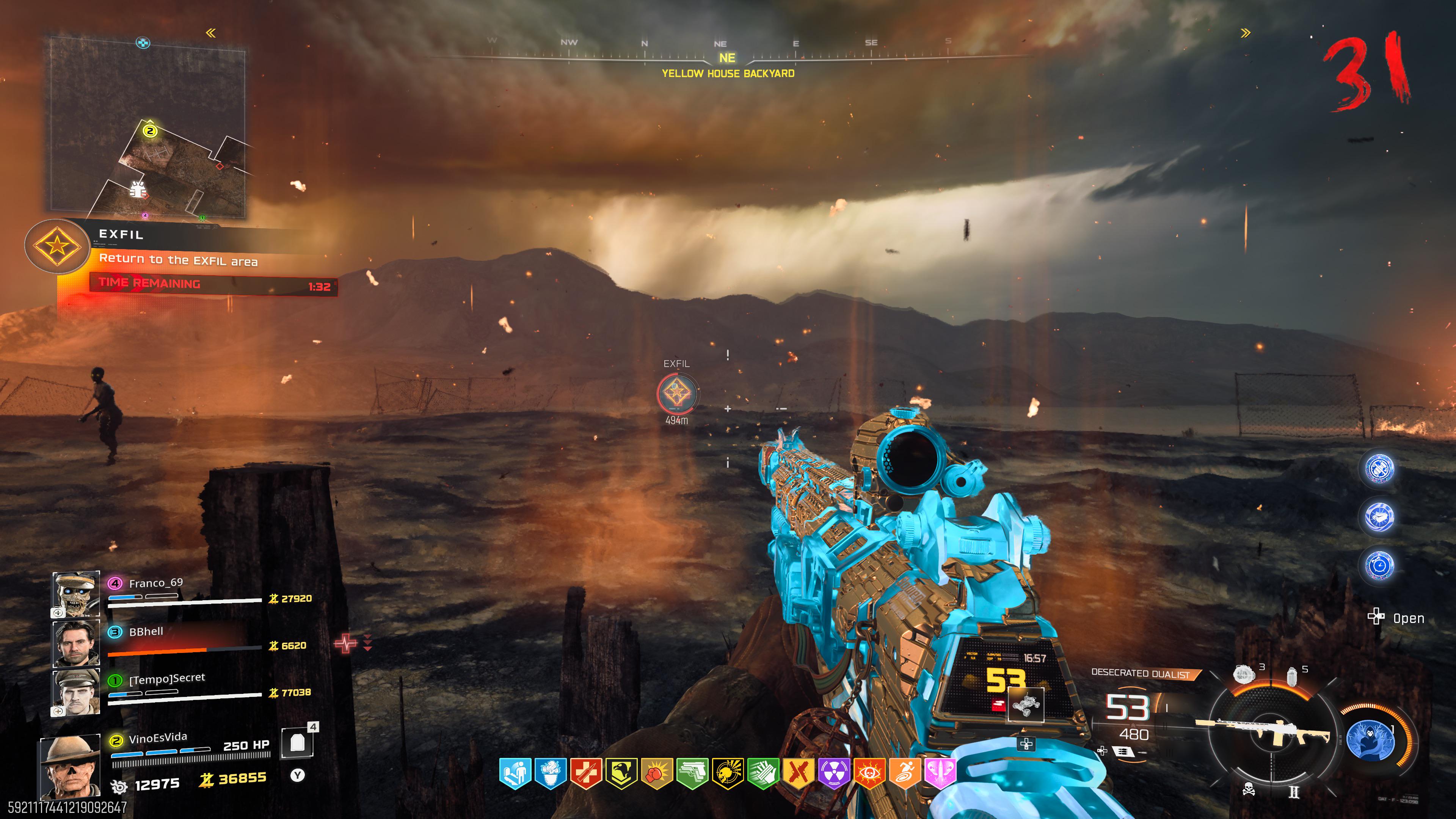Select Franco_69's squad portrait
This screenshot has width=1456, height=819.
click(76, 593)
